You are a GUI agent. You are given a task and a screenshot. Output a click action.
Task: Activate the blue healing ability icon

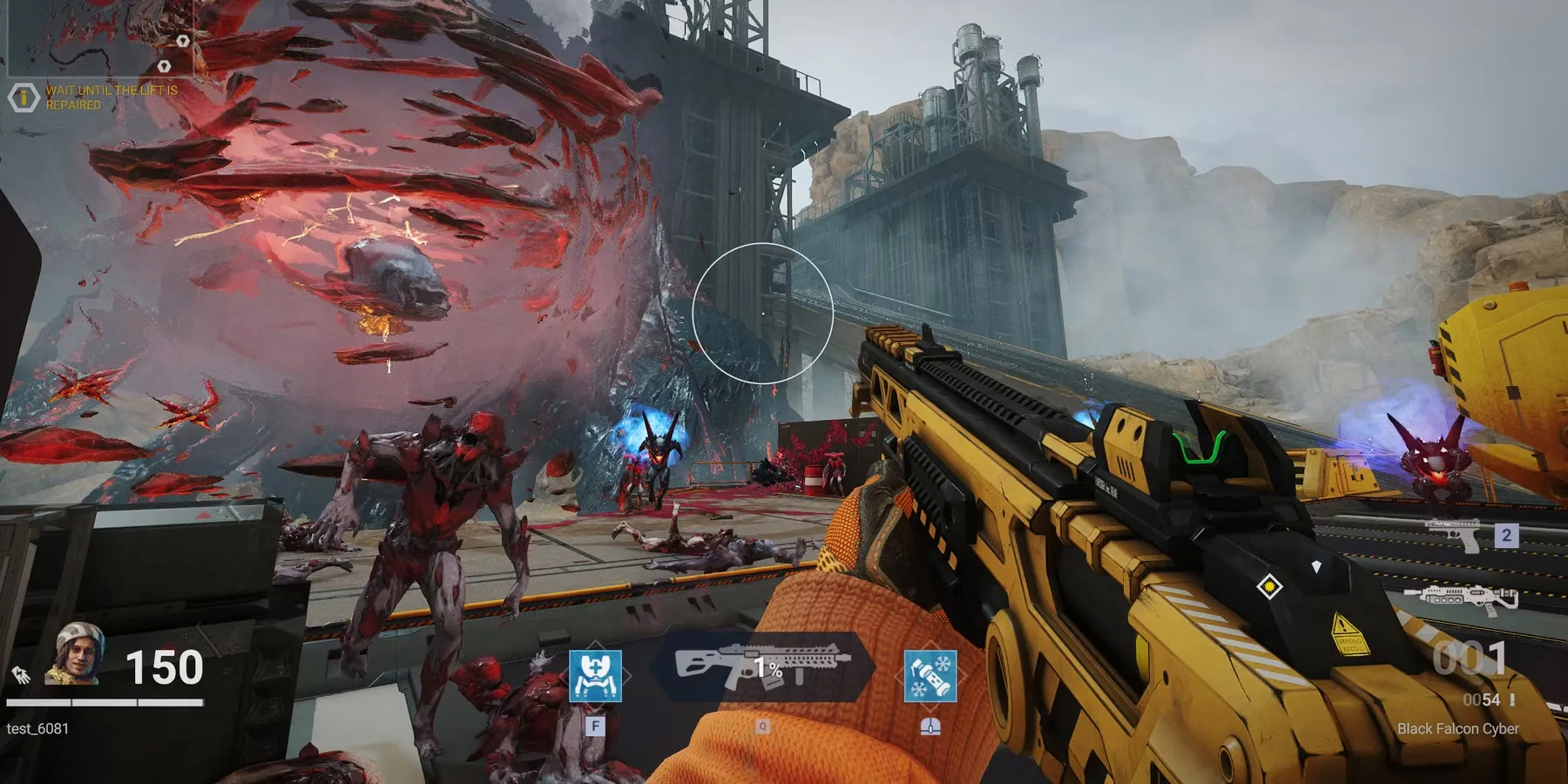[595, 676]
